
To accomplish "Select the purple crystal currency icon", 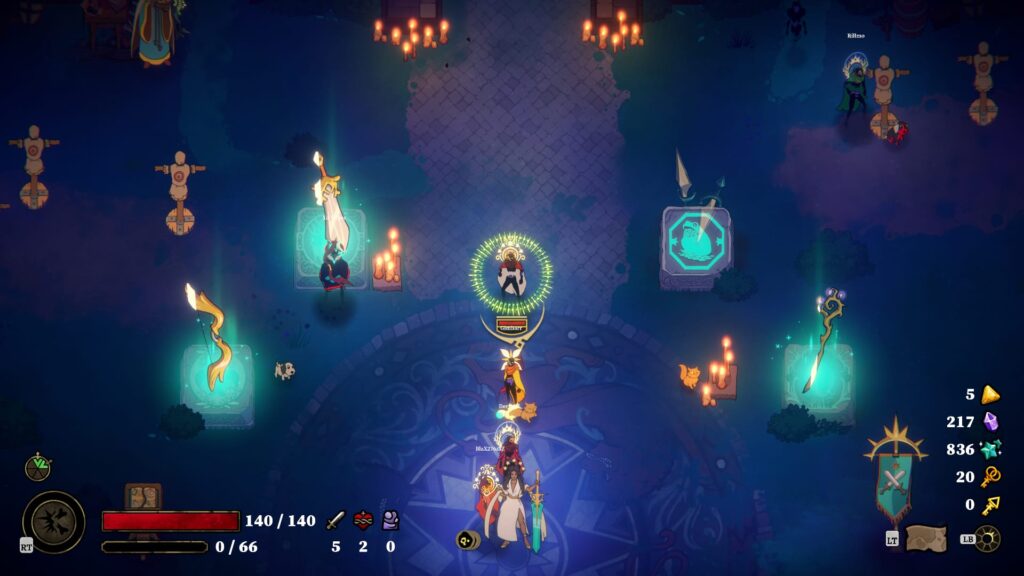I will point(991,422).
